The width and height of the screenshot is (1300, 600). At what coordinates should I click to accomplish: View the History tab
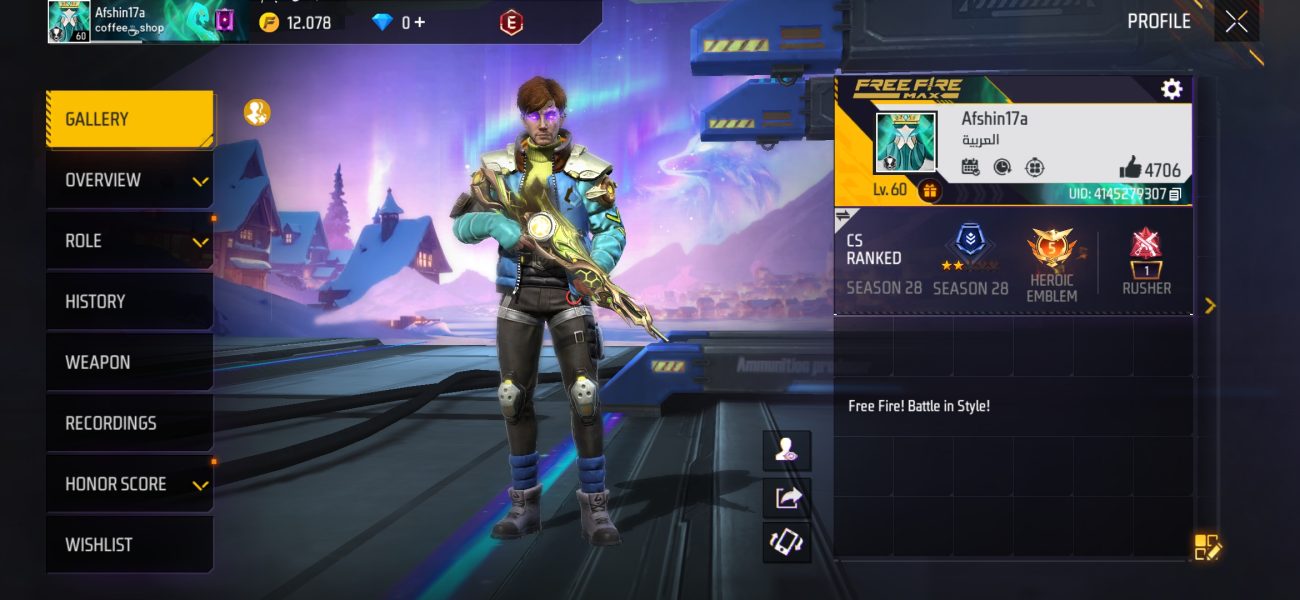tap(129, 302)
